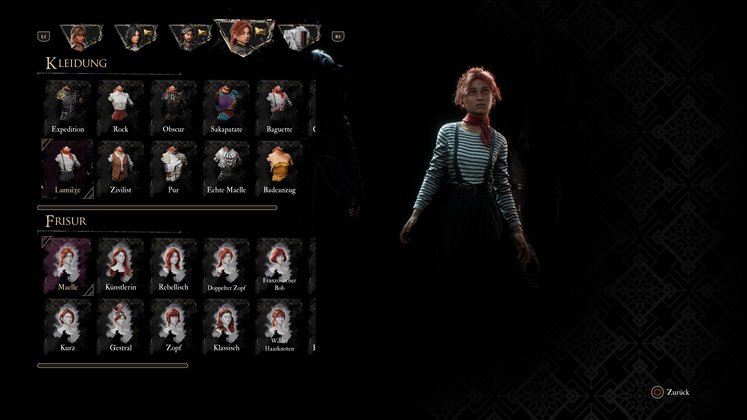The width and height of the screenshot is (747, 420).
Task: Select the Rebellisch hairstyle
Action: (x=173, y=264)
